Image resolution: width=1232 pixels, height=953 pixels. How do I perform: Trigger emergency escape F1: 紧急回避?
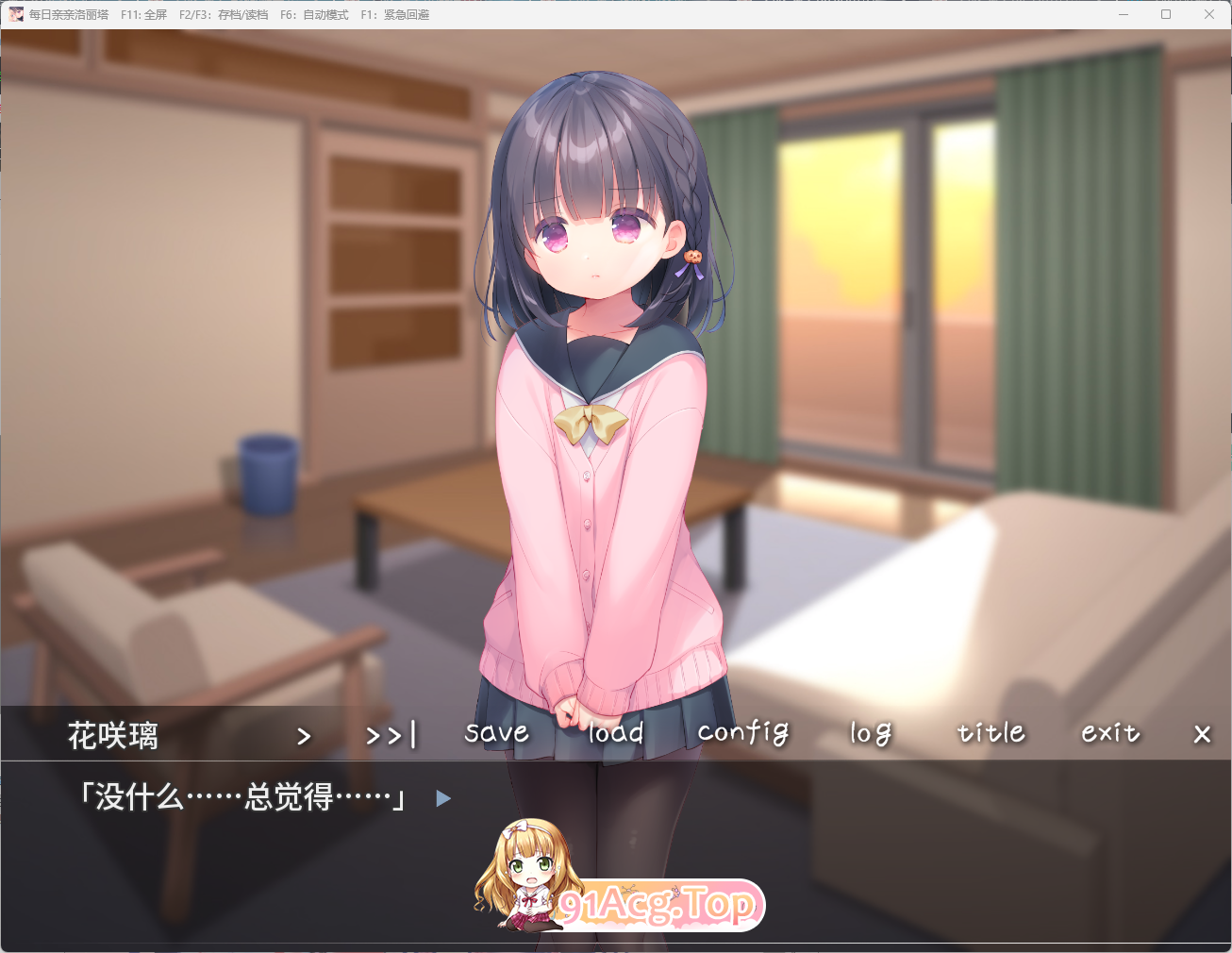coord(397,14)
